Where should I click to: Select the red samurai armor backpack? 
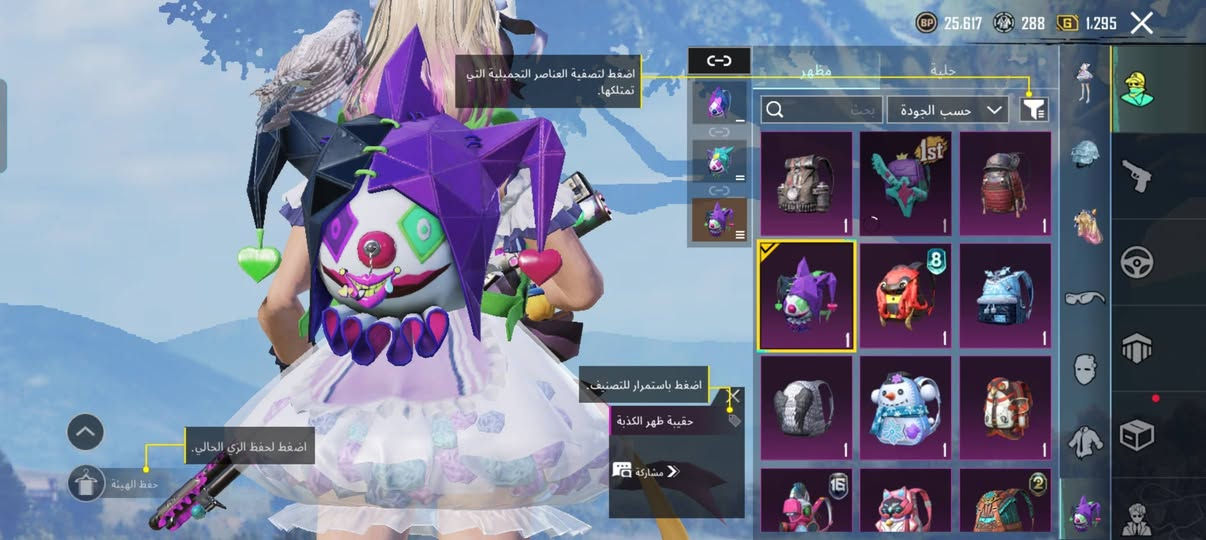[1005, 184]
